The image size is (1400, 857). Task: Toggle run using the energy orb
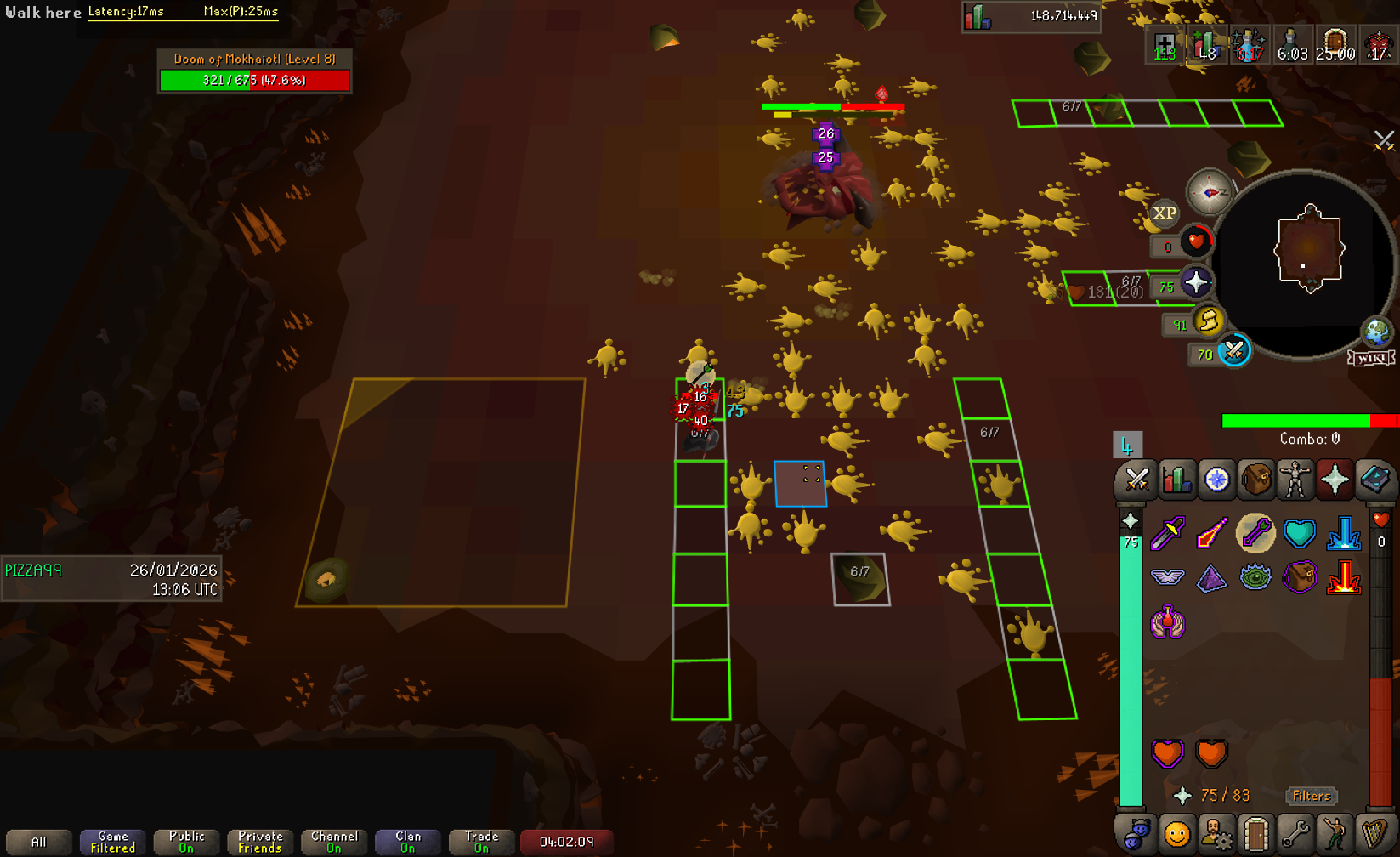[x=1208, y=321]
